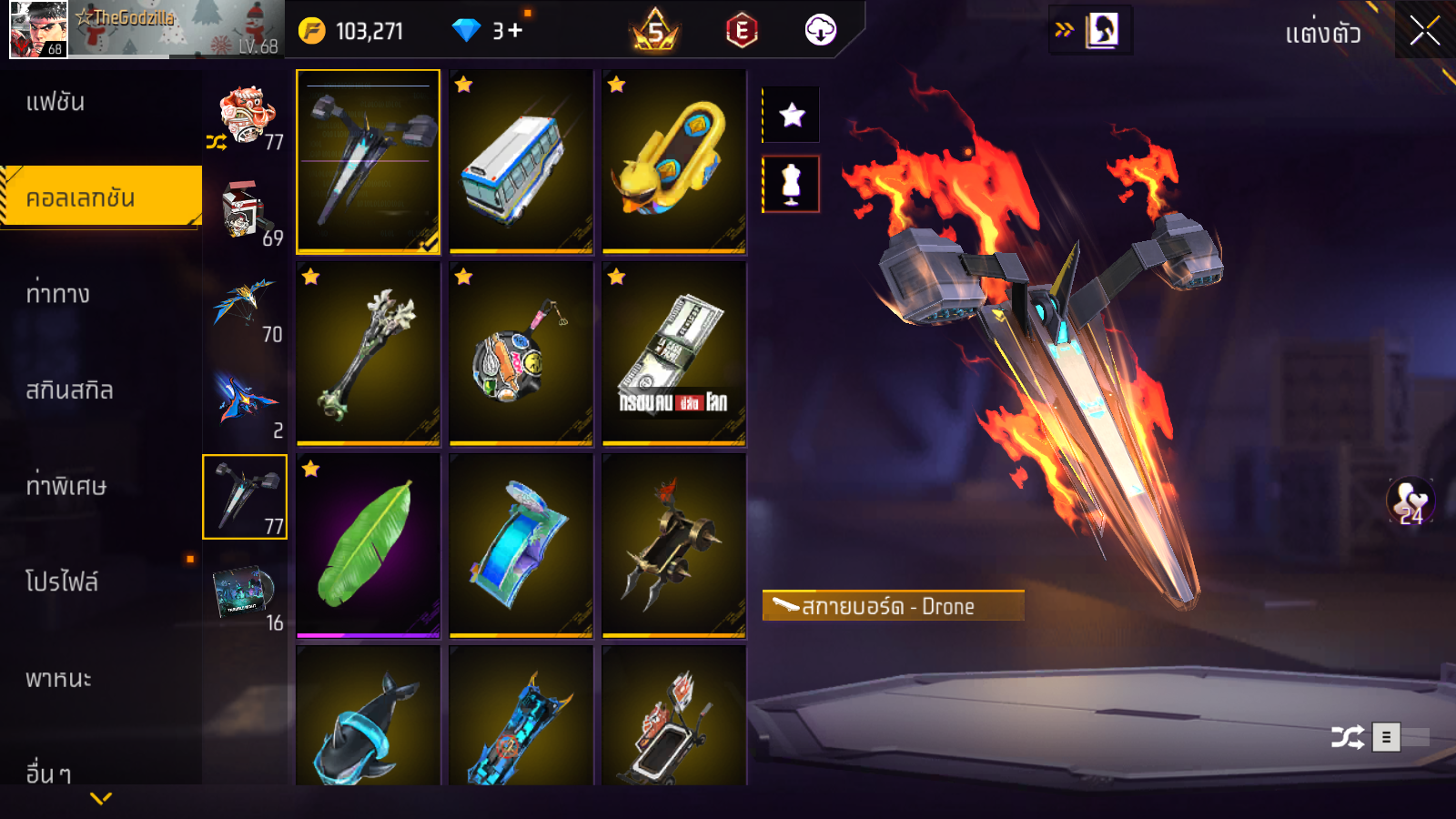Select the frying pan skyboard item

click(521, 354)
